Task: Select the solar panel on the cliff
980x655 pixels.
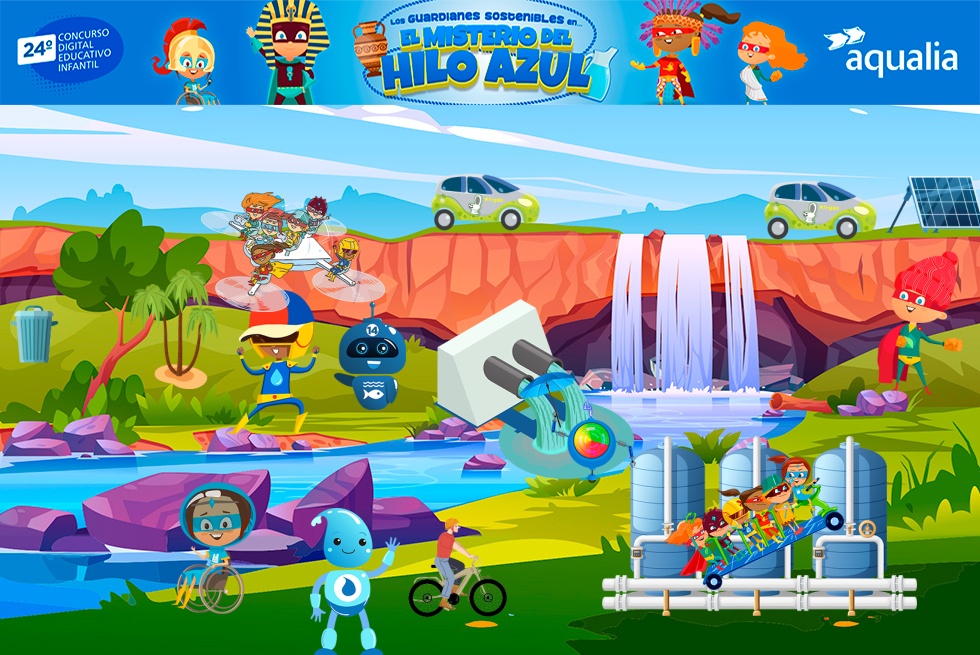Action: coord(937,205)
